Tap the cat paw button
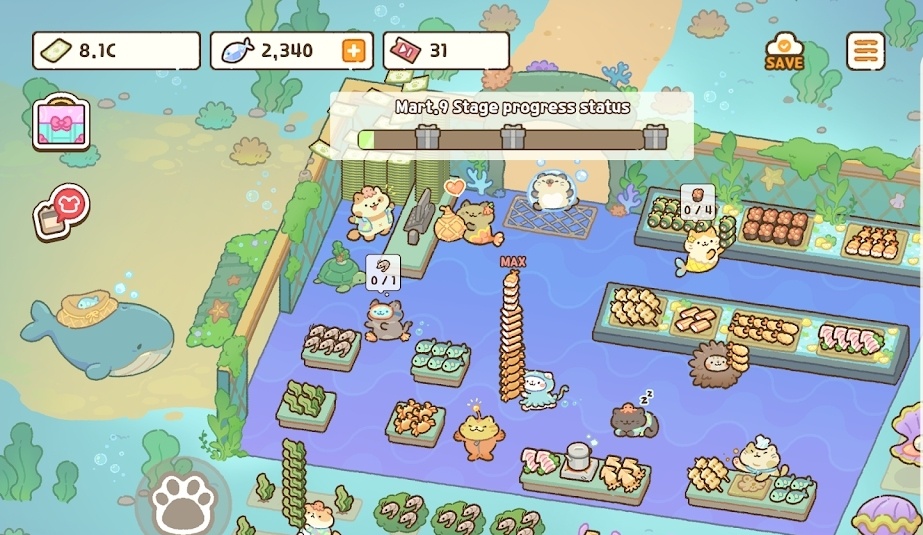 183,498
